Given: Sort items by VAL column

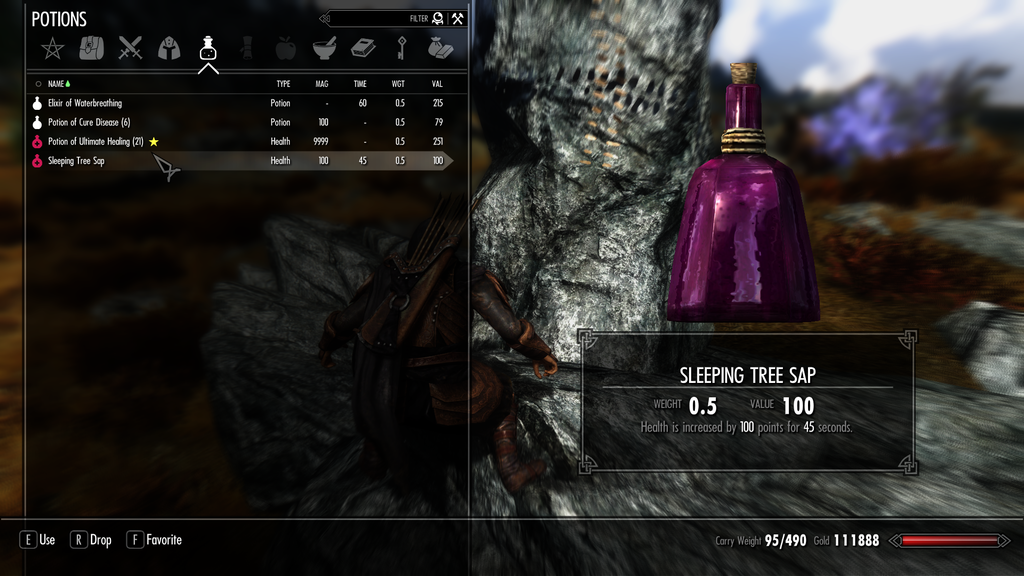Looking at the screenshot, I should 437,85.
